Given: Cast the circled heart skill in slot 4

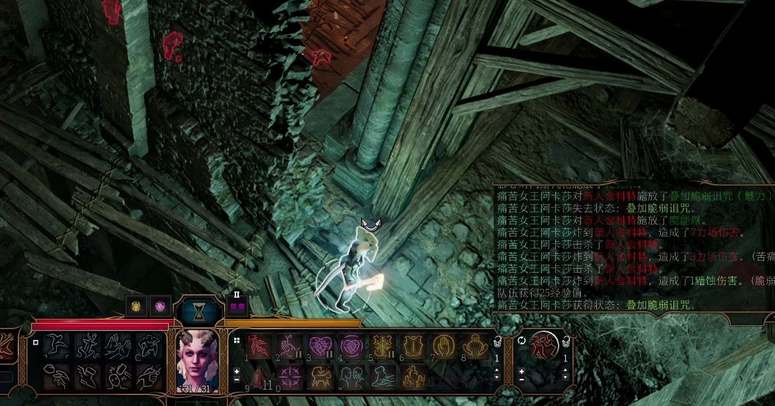Looking at the screenshot, I should (x=350, y=346).
